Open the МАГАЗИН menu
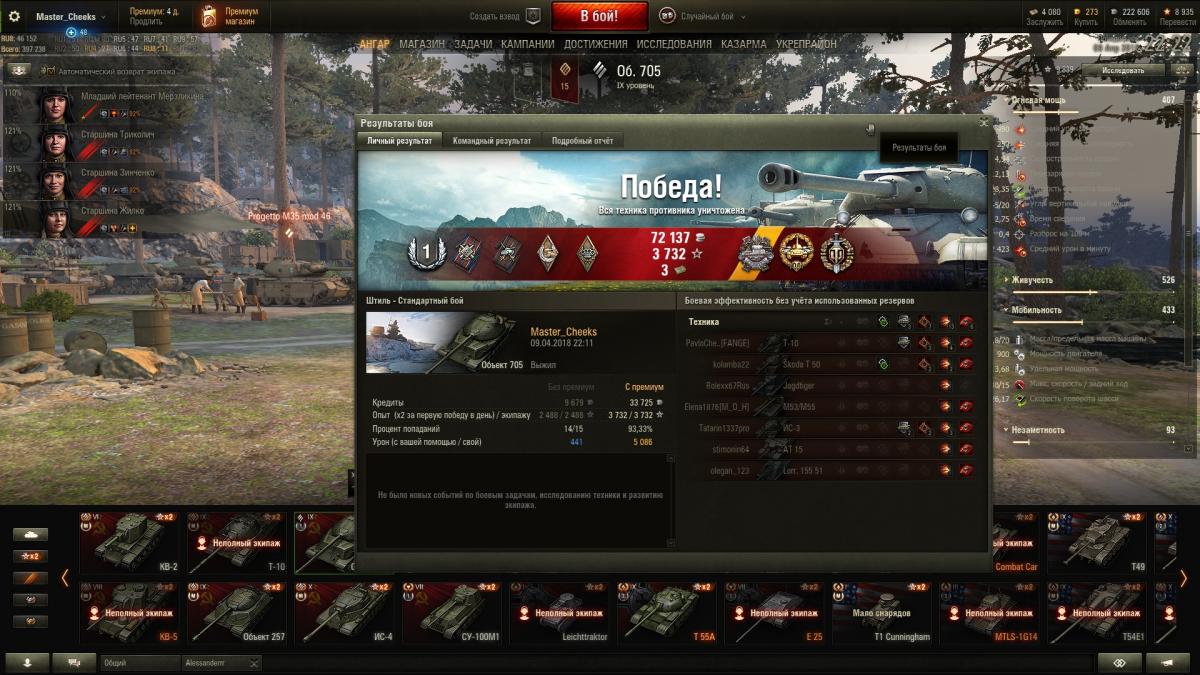Viewport: 1200px width, 675px height. point(422,44)
